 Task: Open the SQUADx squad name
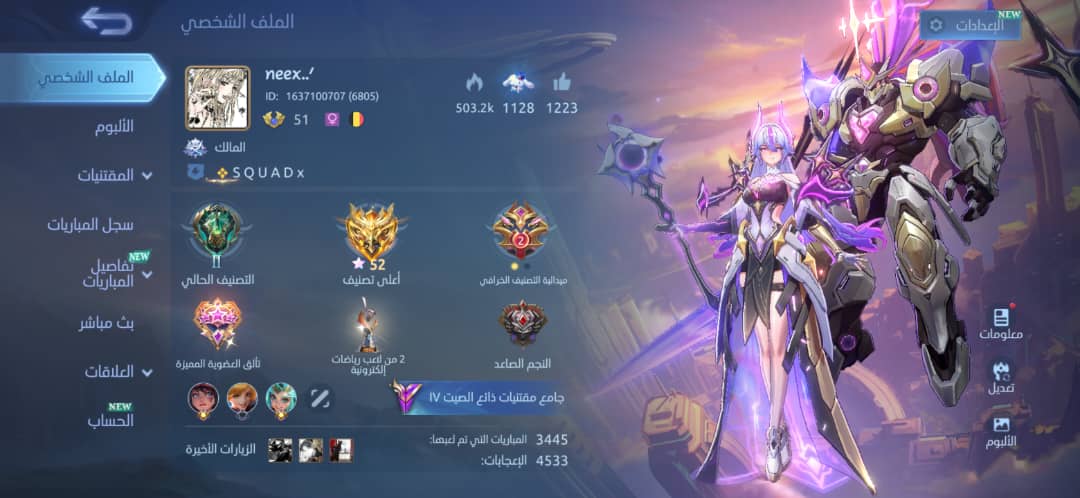[267, 173]
